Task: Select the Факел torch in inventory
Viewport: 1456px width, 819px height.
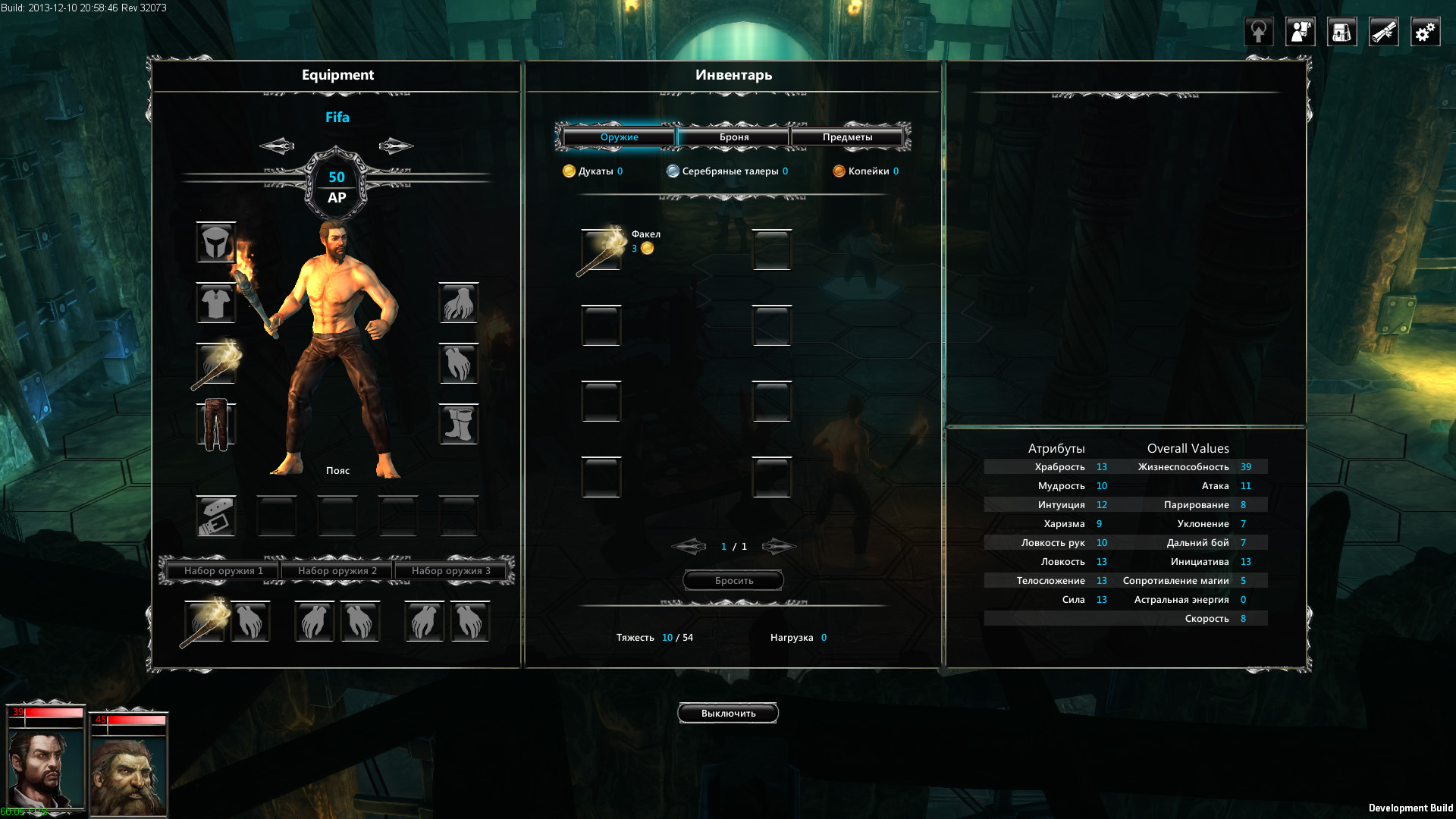Action: [x=601, y=250]
